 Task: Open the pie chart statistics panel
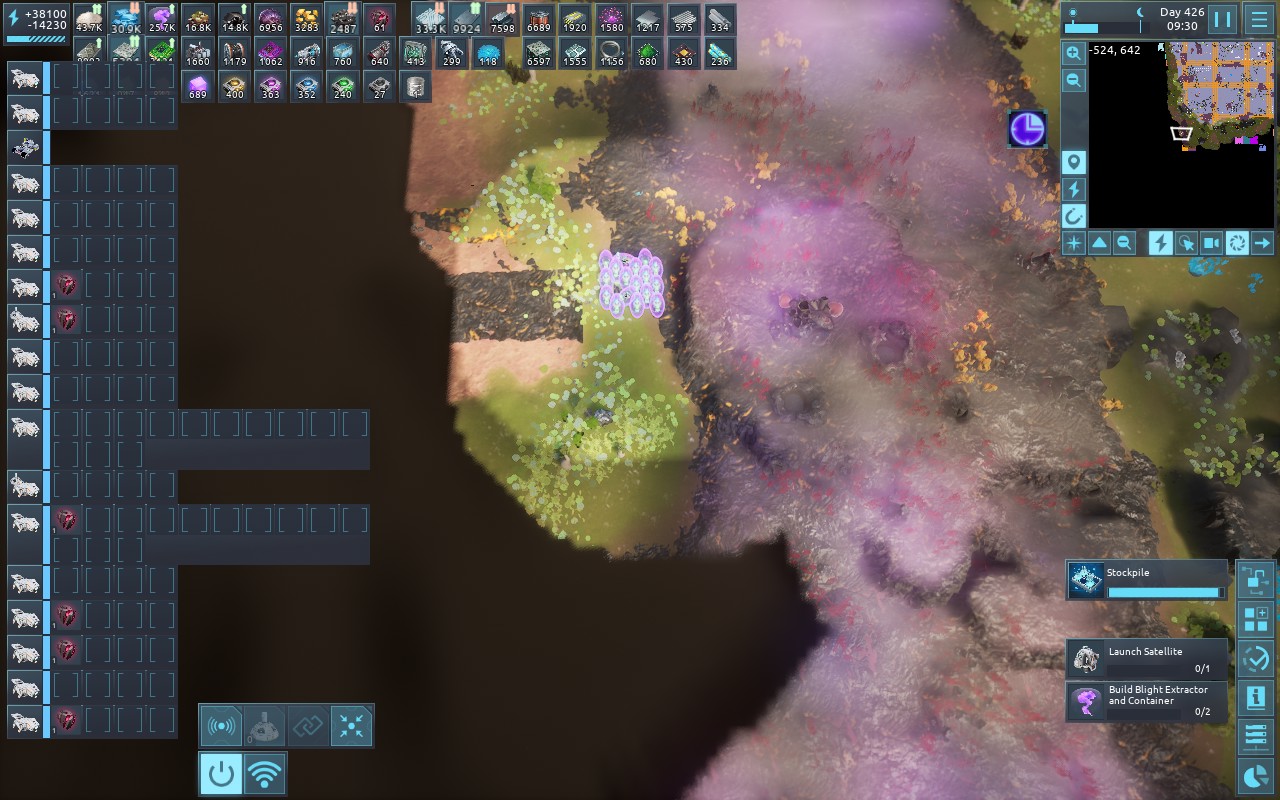point(1255,776)
